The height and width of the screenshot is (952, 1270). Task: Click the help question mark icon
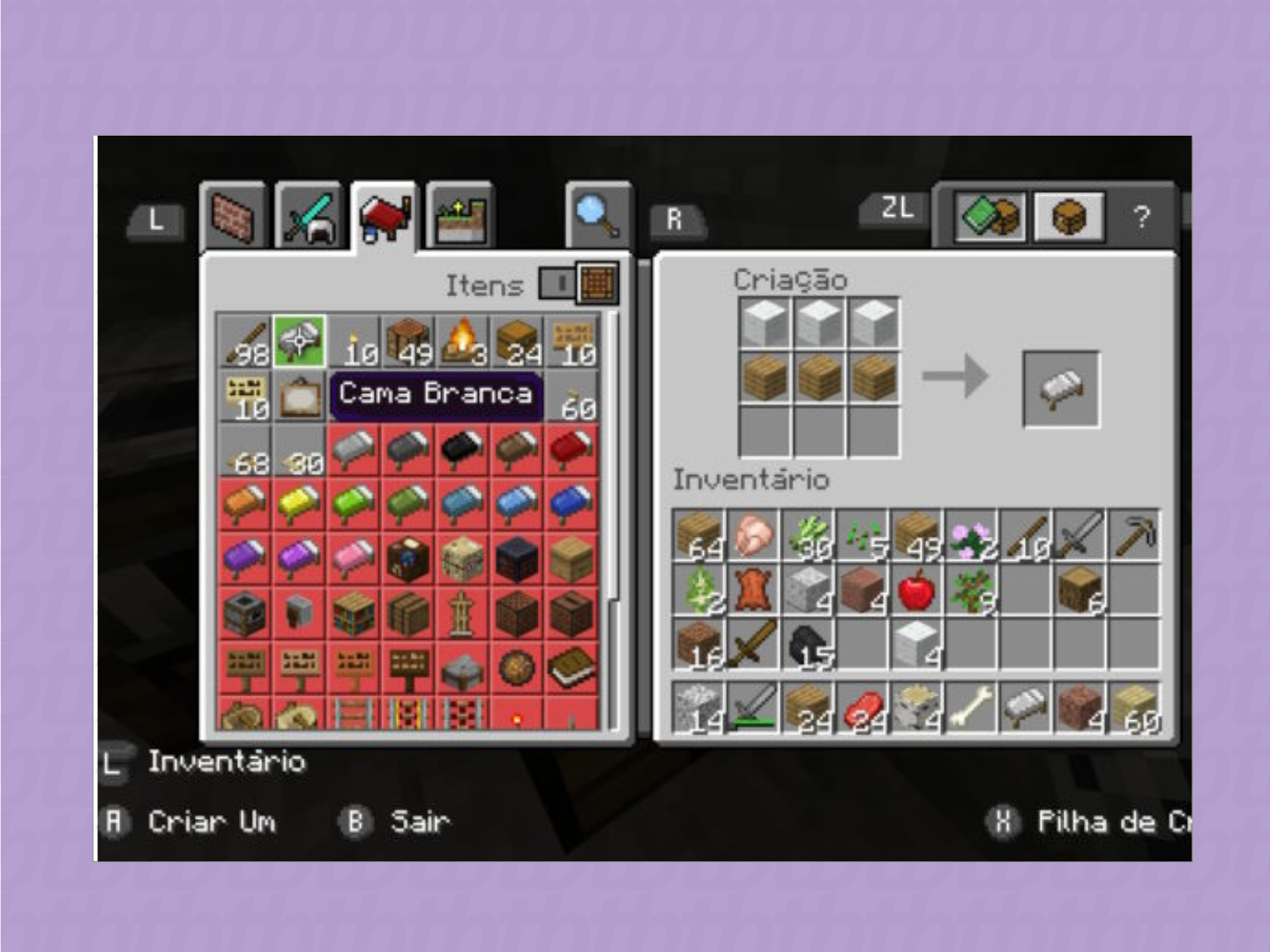pos(1143,214)
